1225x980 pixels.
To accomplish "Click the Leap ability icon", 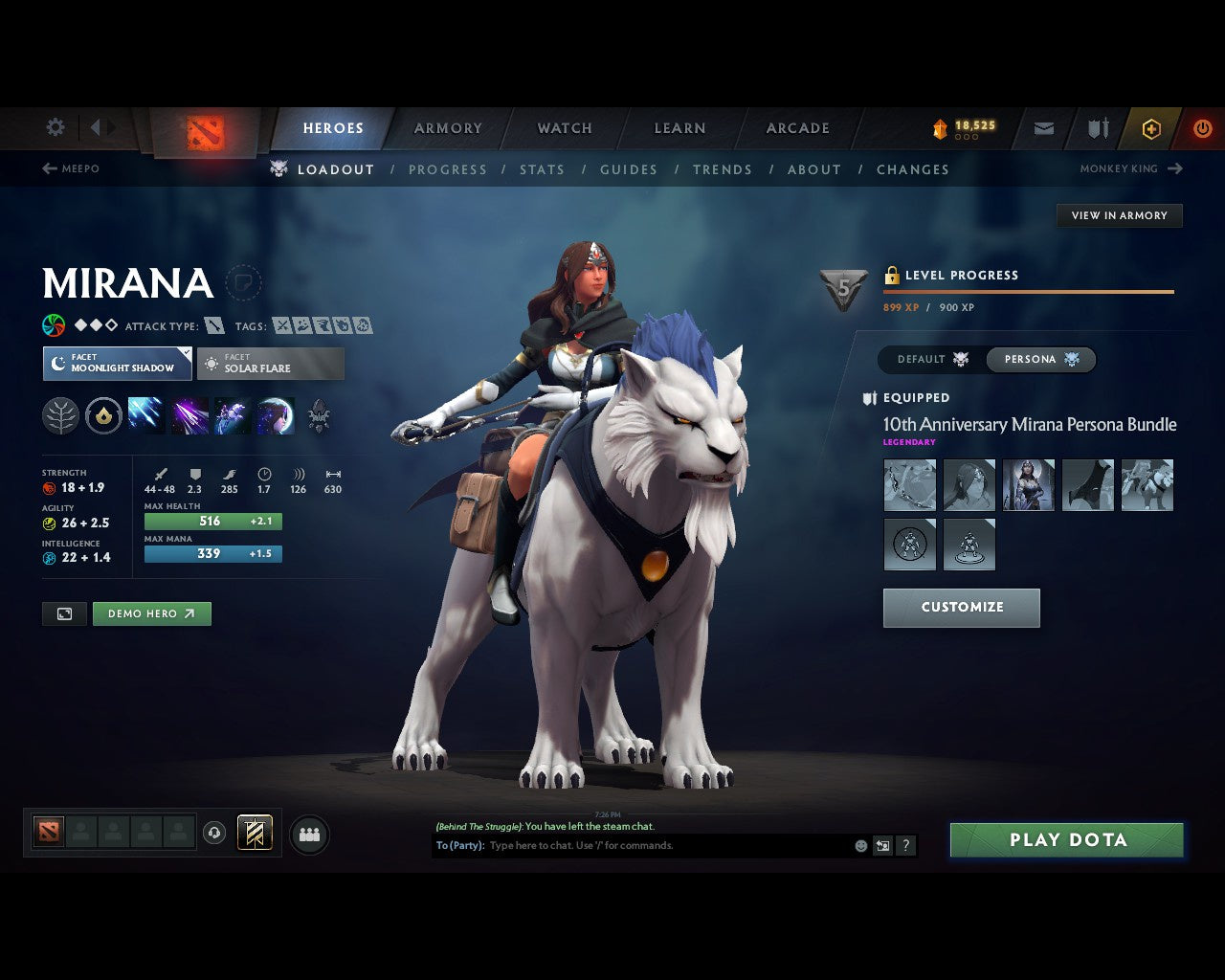I will (x=232, y=414).
